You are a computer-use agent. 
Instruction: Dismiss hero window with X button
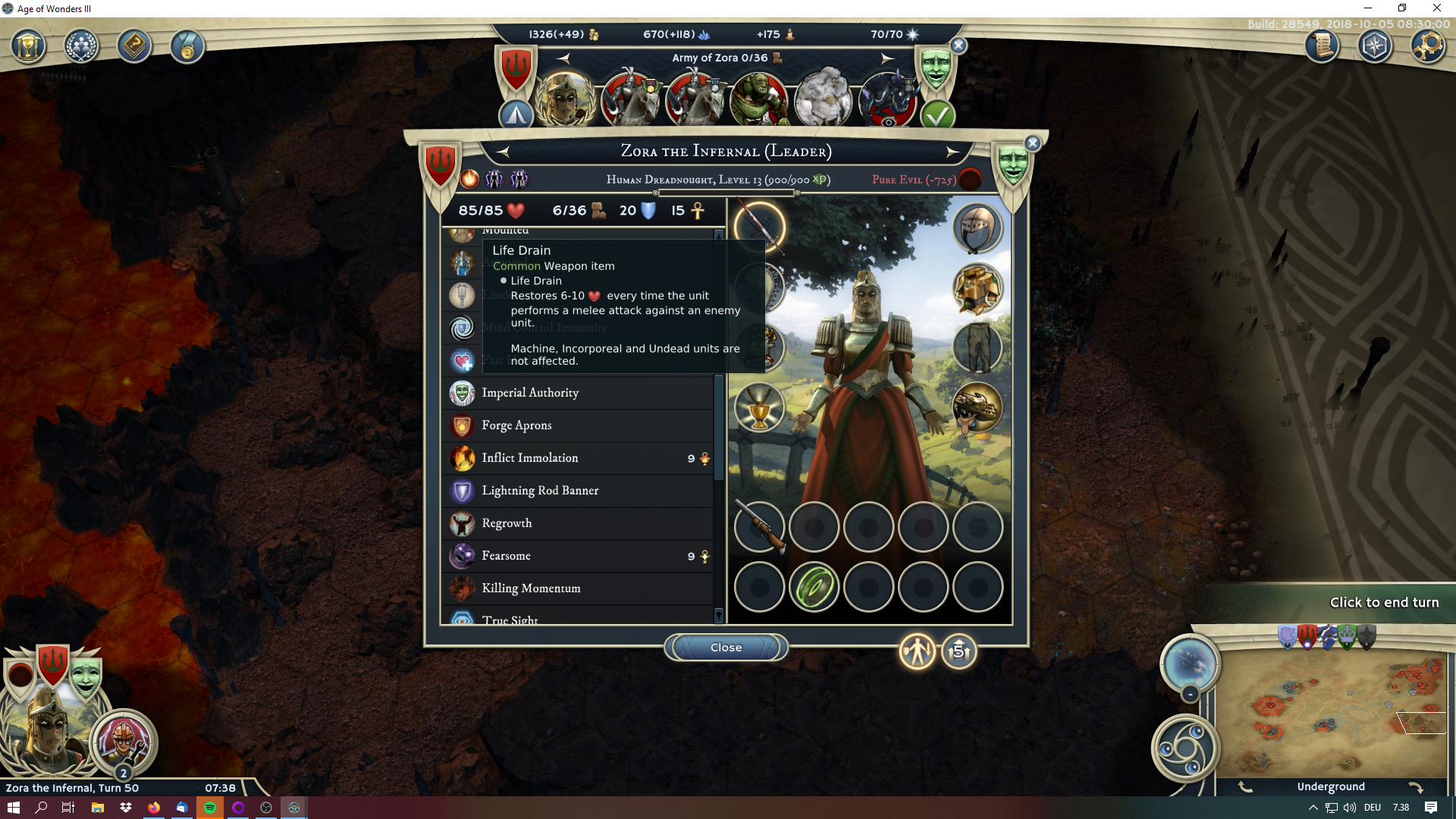1033,143
